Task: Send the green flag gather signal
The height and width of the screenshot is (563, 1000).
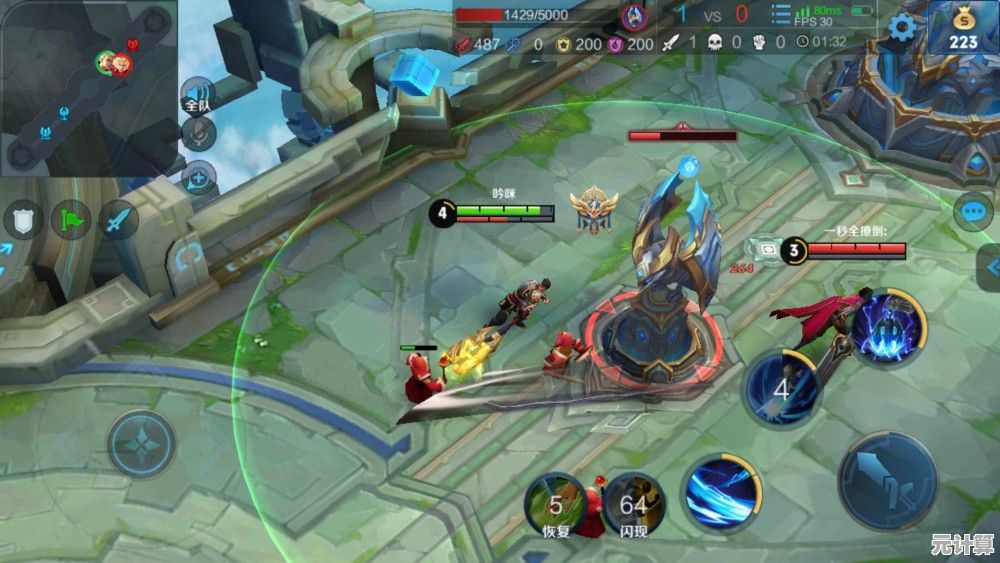Action: click(72, 219)
